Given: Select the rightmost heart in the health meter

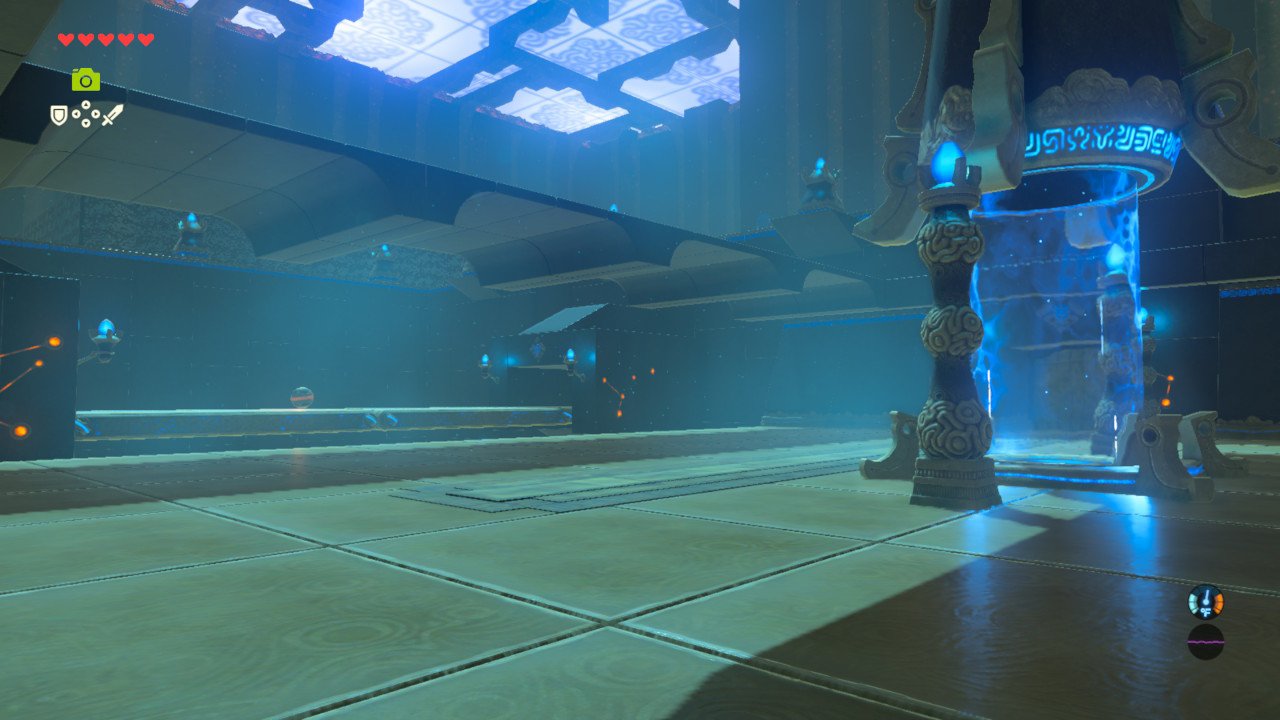Looking at the screenshot, I should (145, 38).
